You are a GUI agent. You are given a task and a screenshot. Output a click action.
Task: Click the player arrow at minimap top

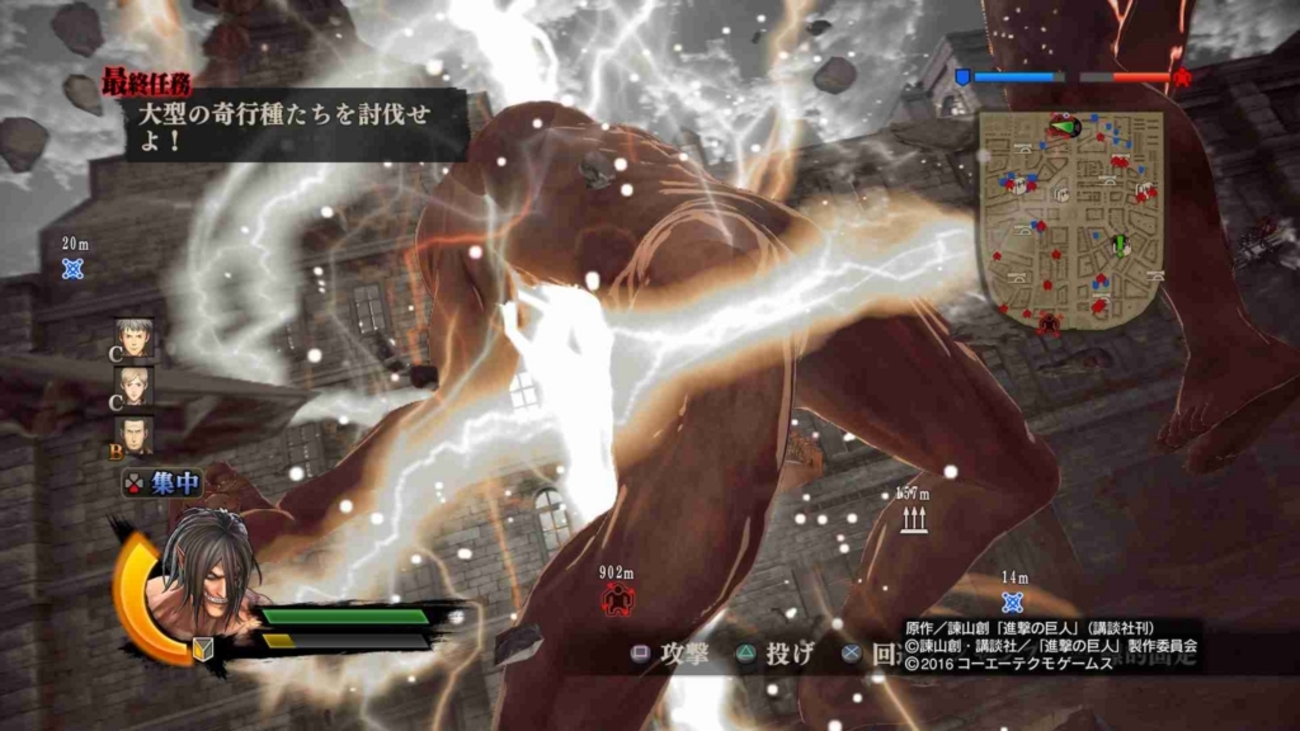point(1063,126)
